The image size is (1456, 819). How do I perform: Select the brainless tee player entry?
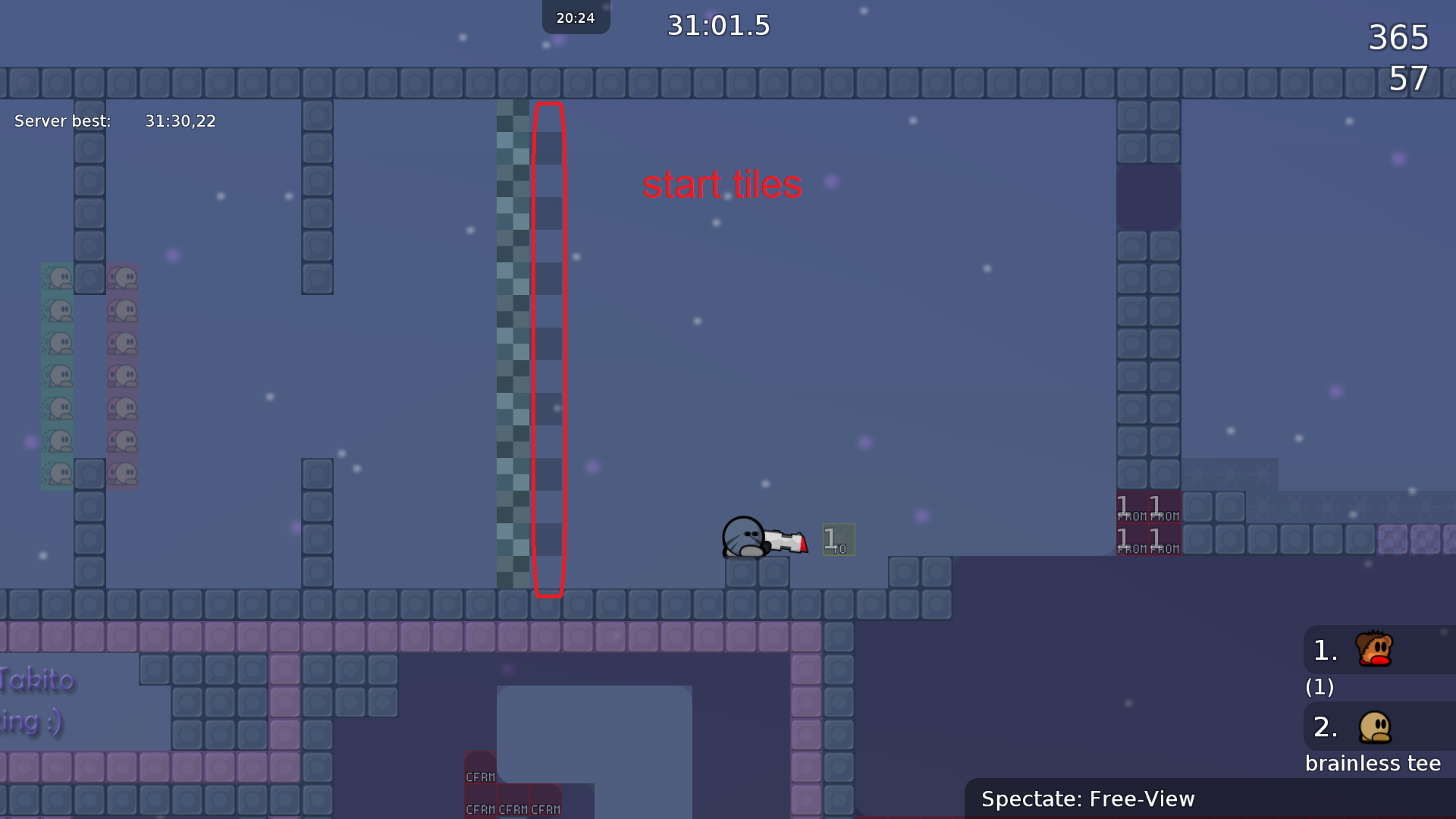tap(1374, 727)
